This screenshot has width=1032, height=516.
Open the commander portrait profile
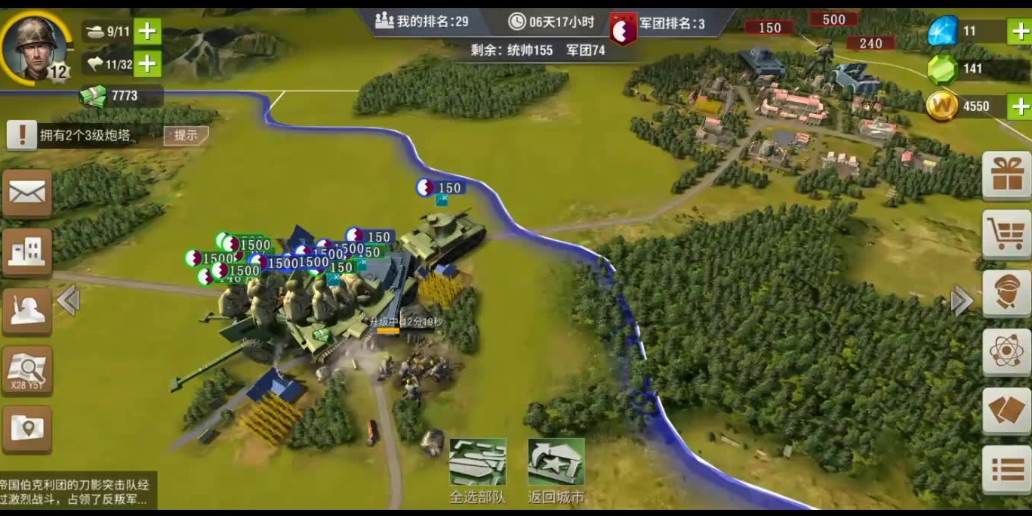point(36,45)
